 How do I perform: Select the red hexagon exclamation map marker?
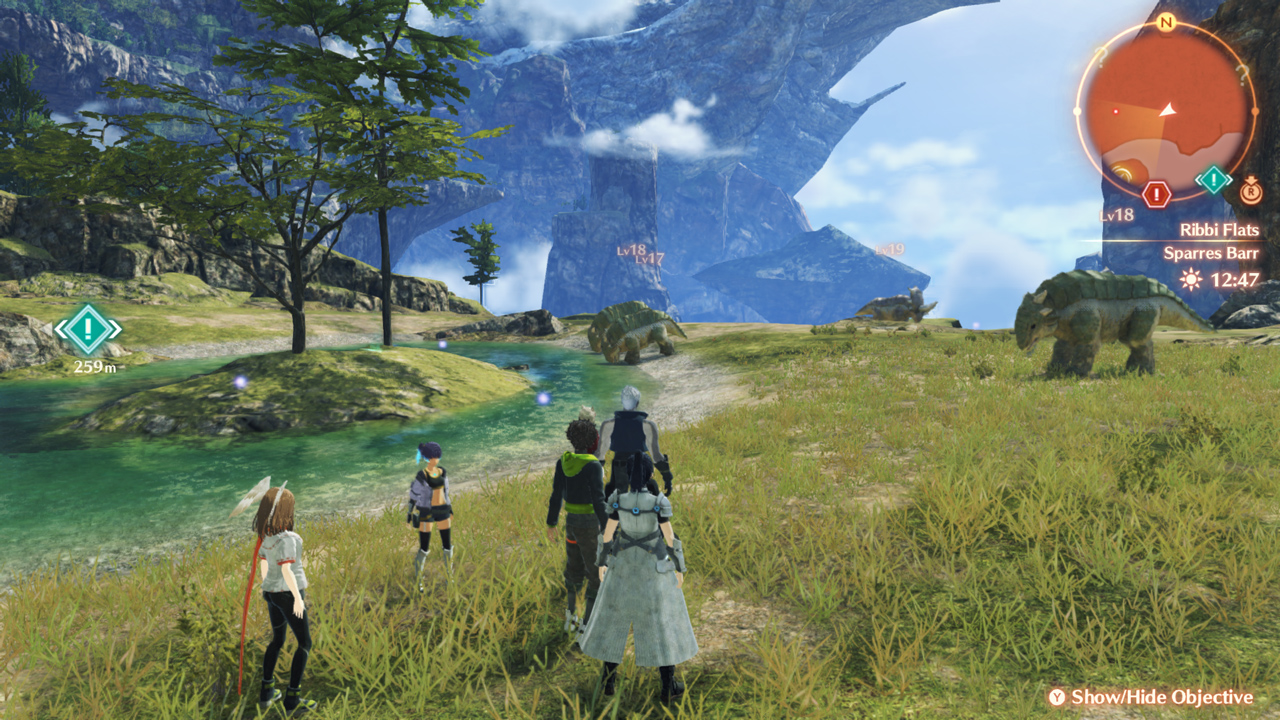(1156, 194)
